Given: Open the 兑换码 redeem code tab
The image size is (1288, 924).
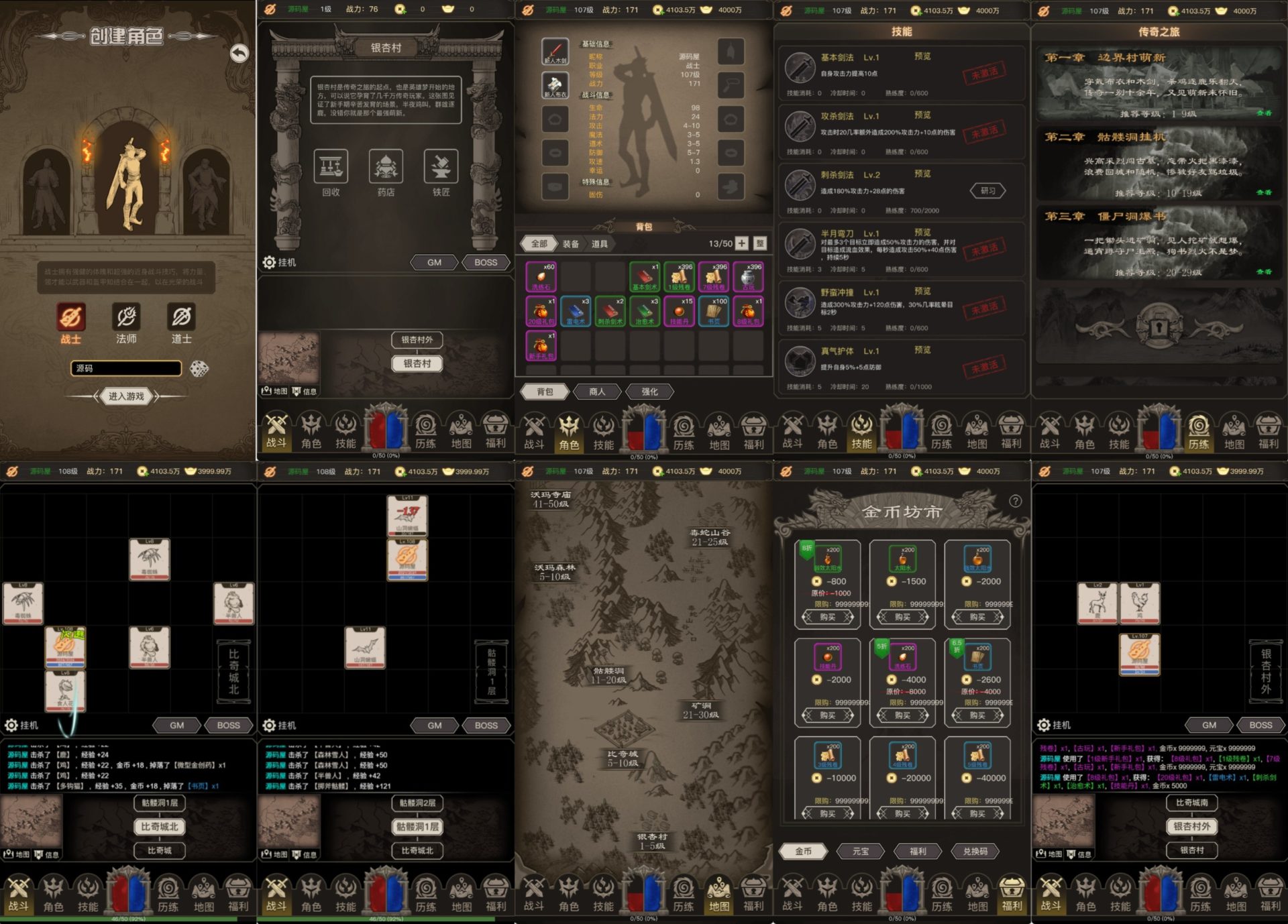Looking at the screenshot, I should 975,852.
